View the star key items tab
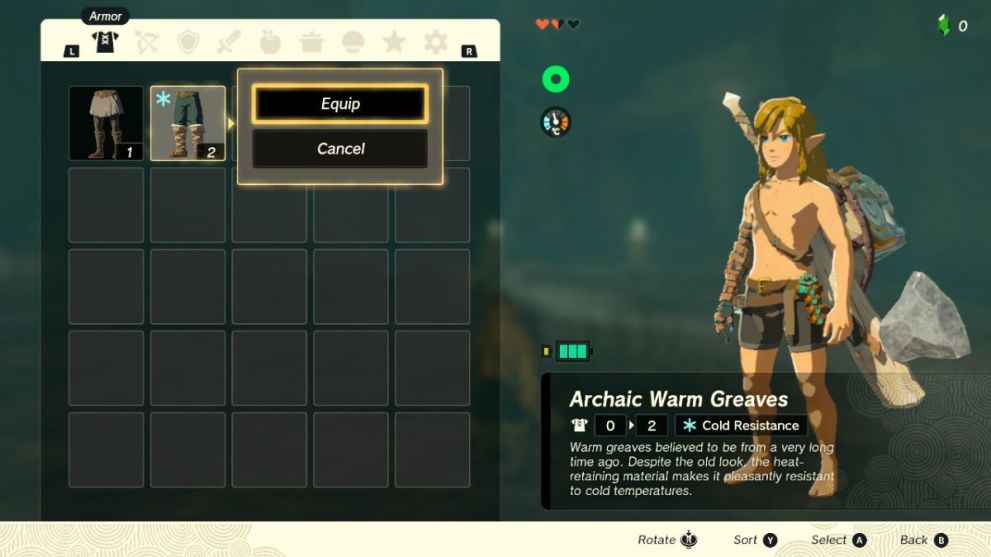 [394, 42]
